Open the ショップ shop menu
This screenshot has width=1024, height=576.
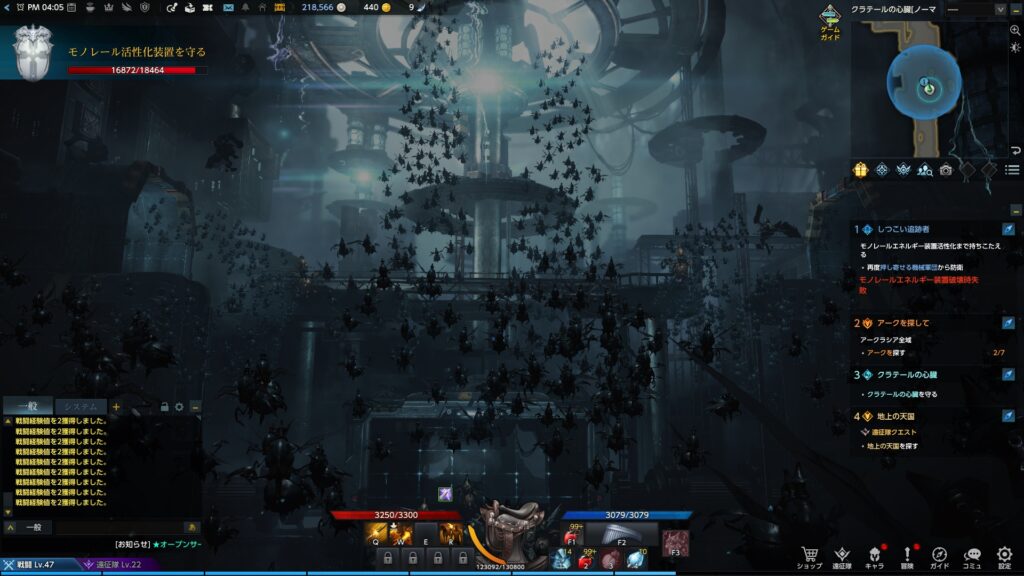pos(809,555)
